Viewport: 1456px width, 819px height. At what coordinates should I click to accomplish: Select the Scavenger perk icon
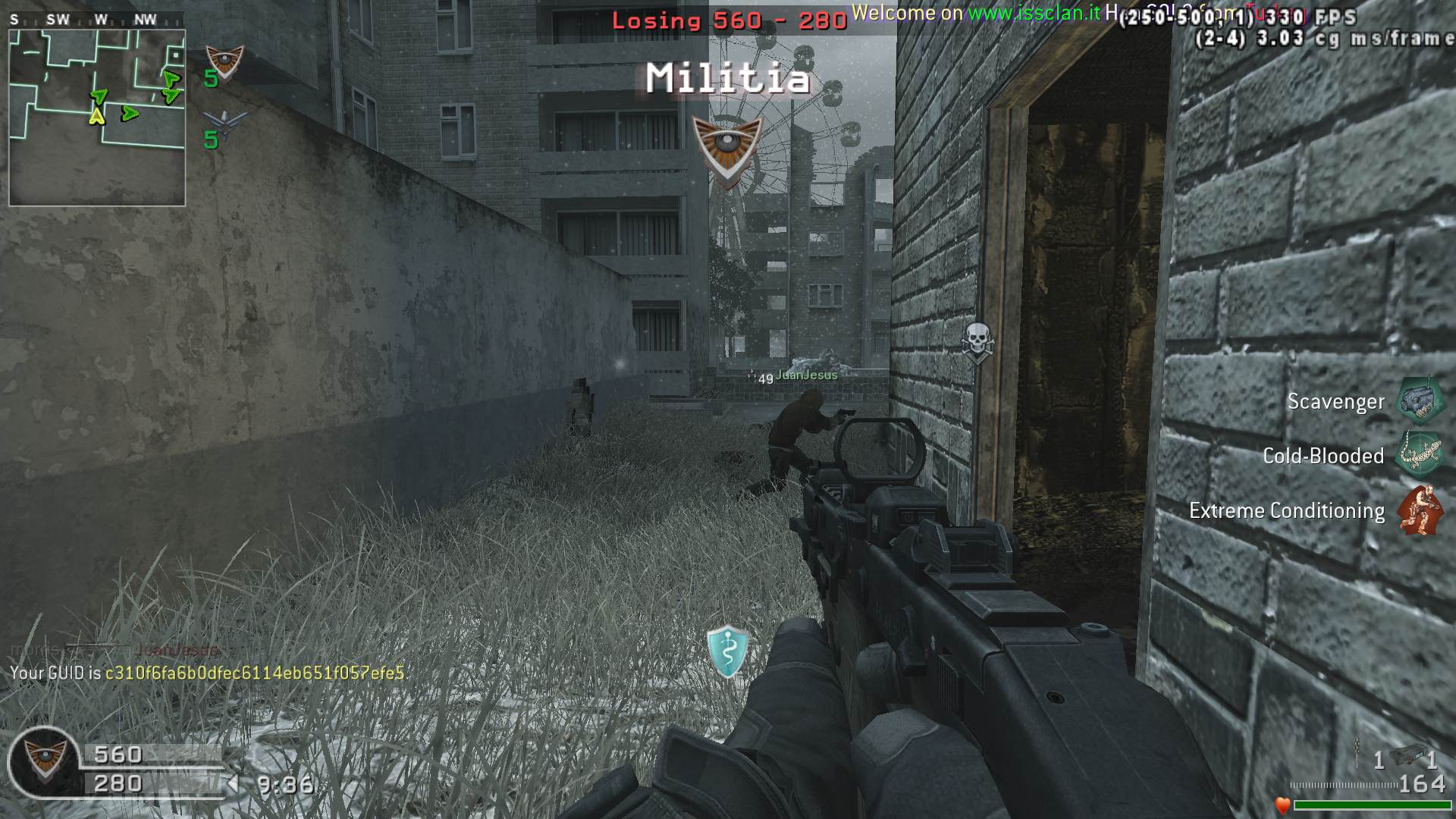tap(1420, 400)
